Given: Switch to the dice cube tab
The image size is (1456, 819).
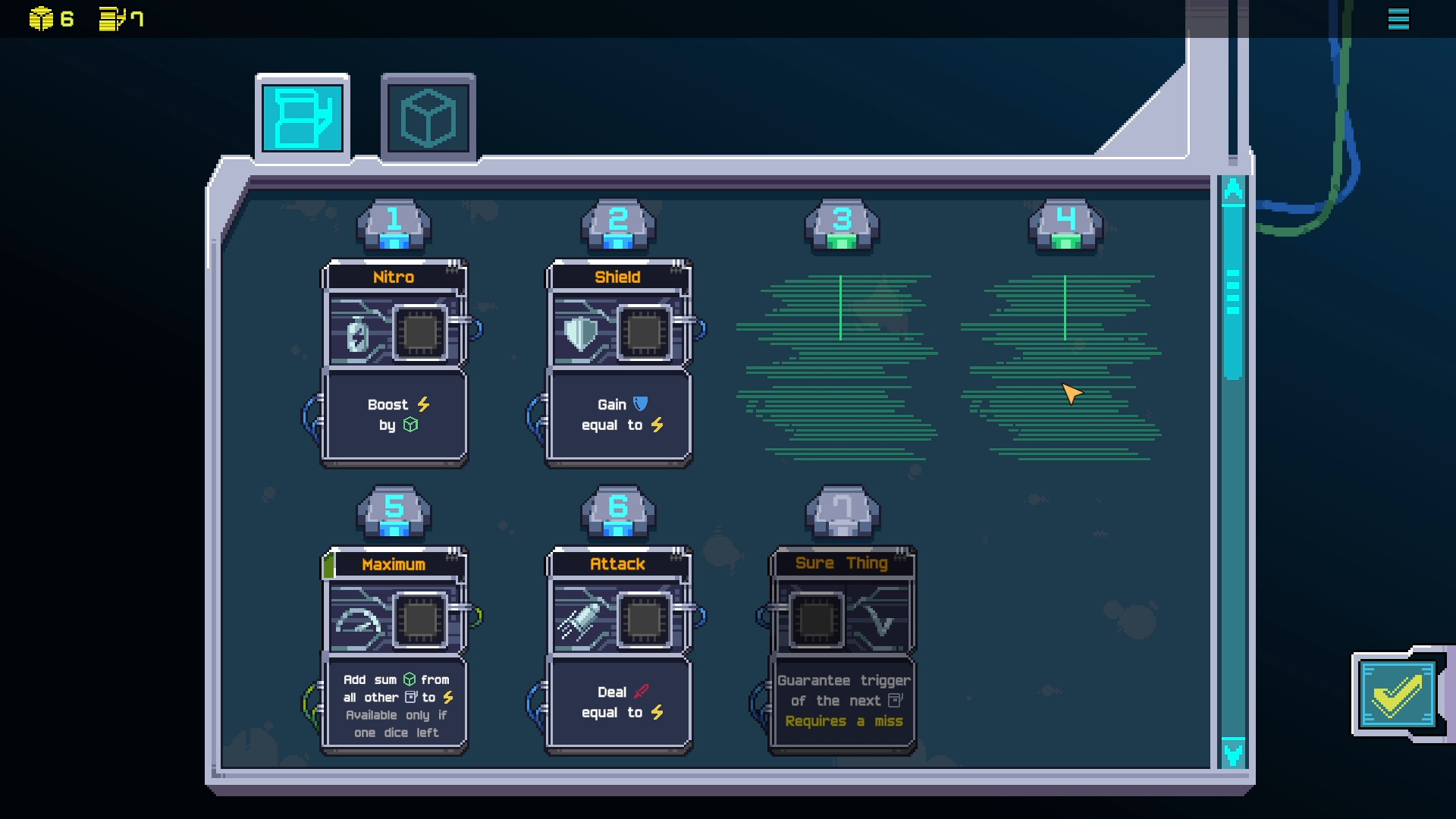Looking at the screenshot, I should pos(428,115).
